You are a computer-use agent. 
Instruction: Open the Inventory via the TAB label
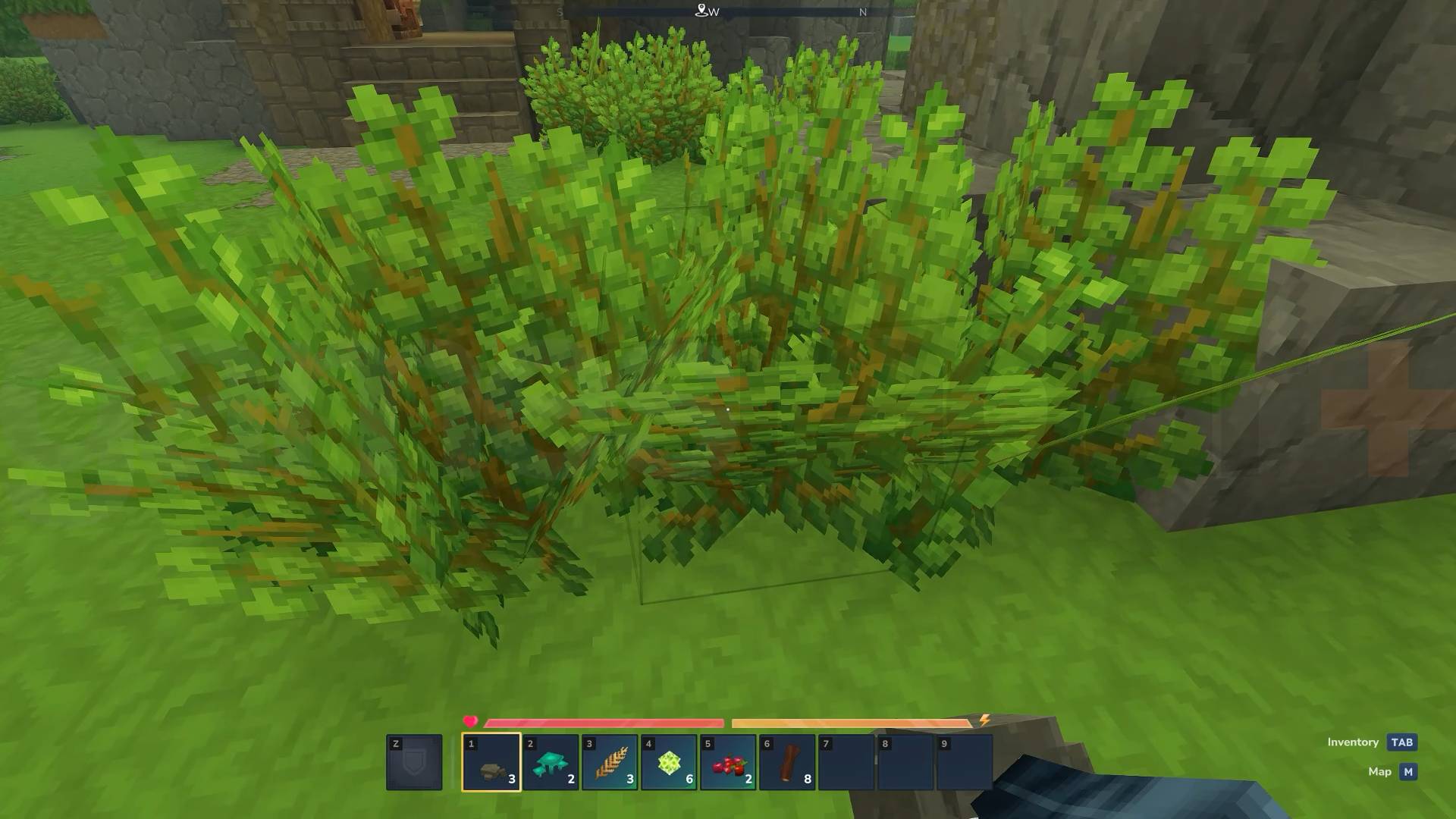point(1353,742)
